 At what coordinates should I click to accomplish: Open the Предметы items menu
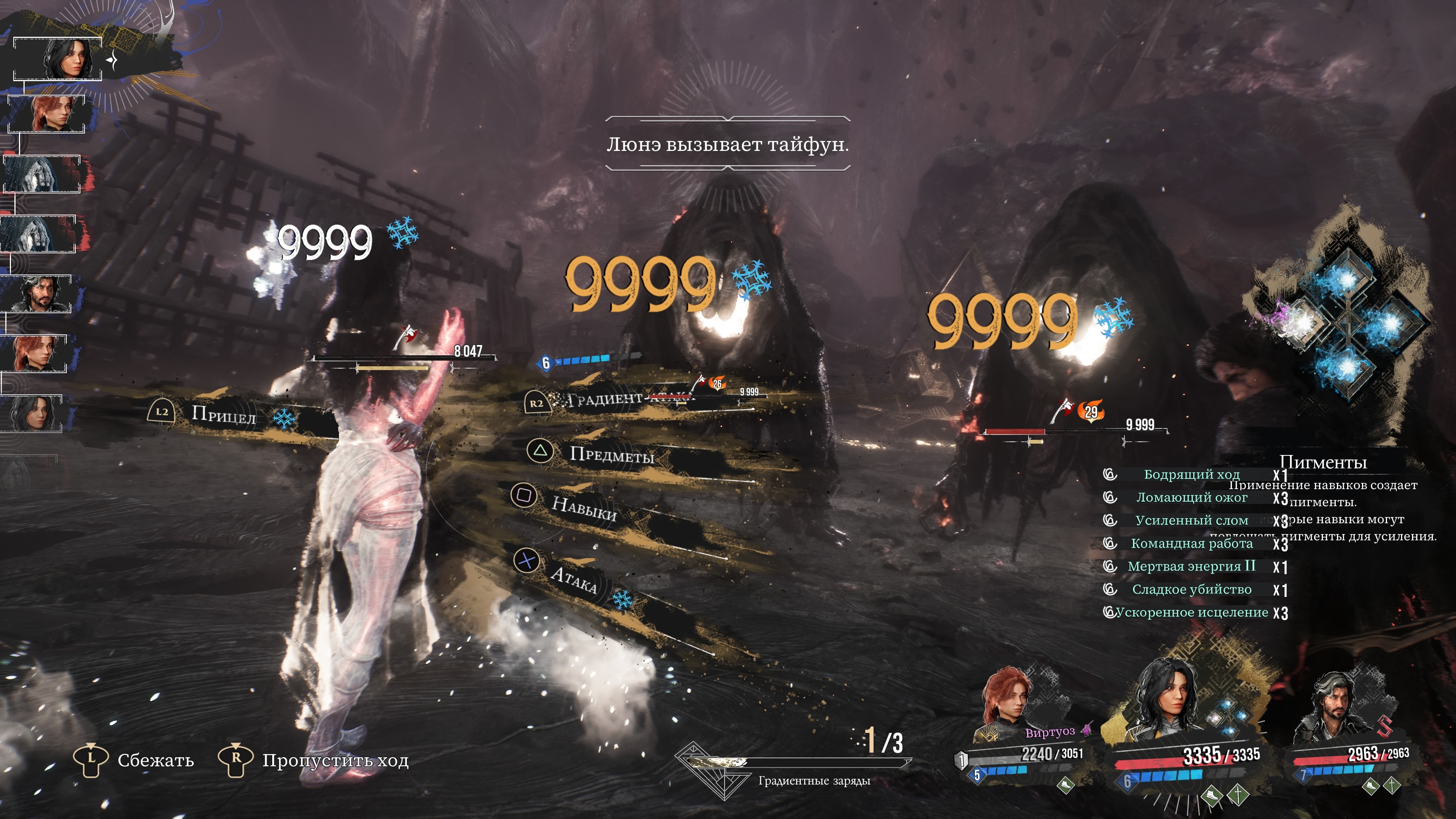[611, 454]
